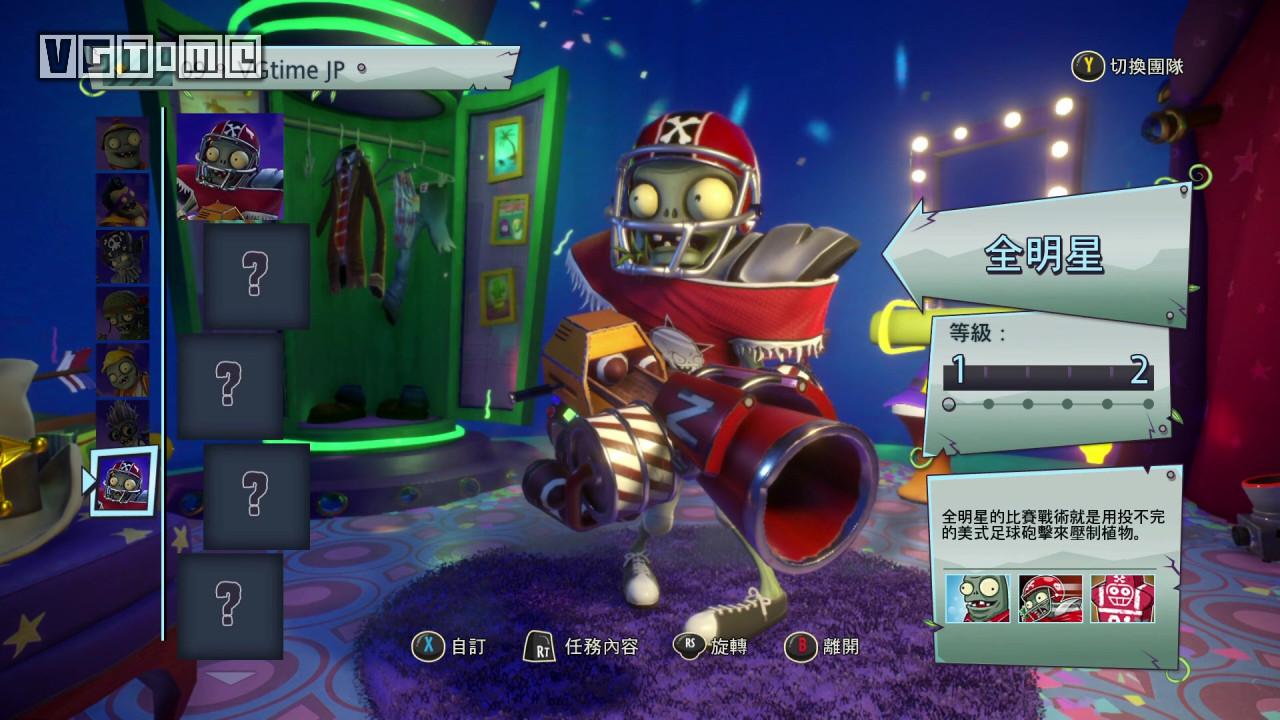This screenshot has height=720, width=1280.
Task: Select the large All-Star variant tile
Action: [x=230, y=167]
